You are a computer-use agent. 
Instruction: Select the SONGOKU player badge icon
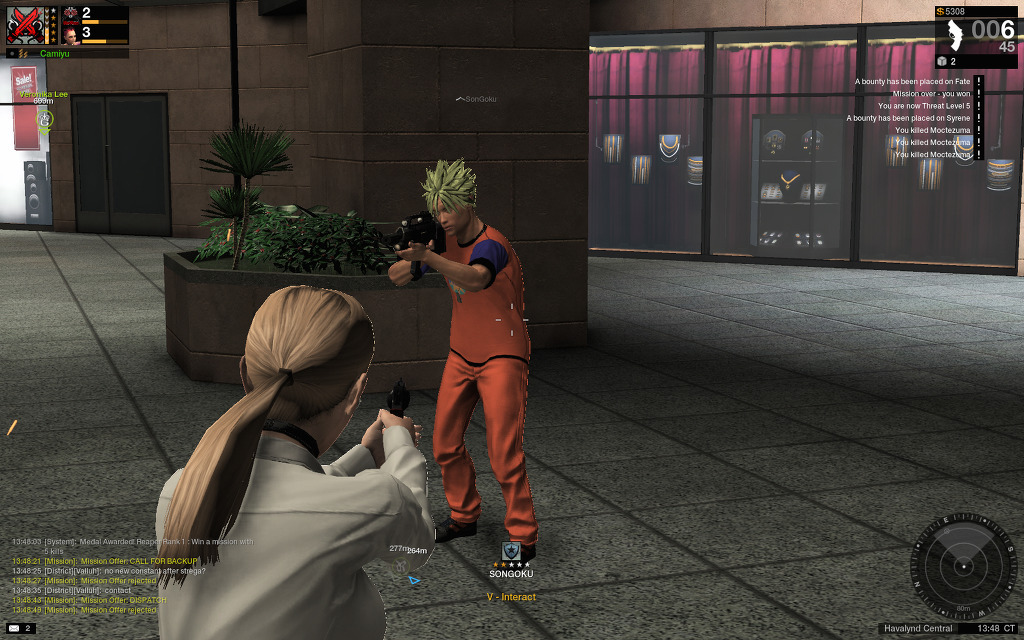511,551
